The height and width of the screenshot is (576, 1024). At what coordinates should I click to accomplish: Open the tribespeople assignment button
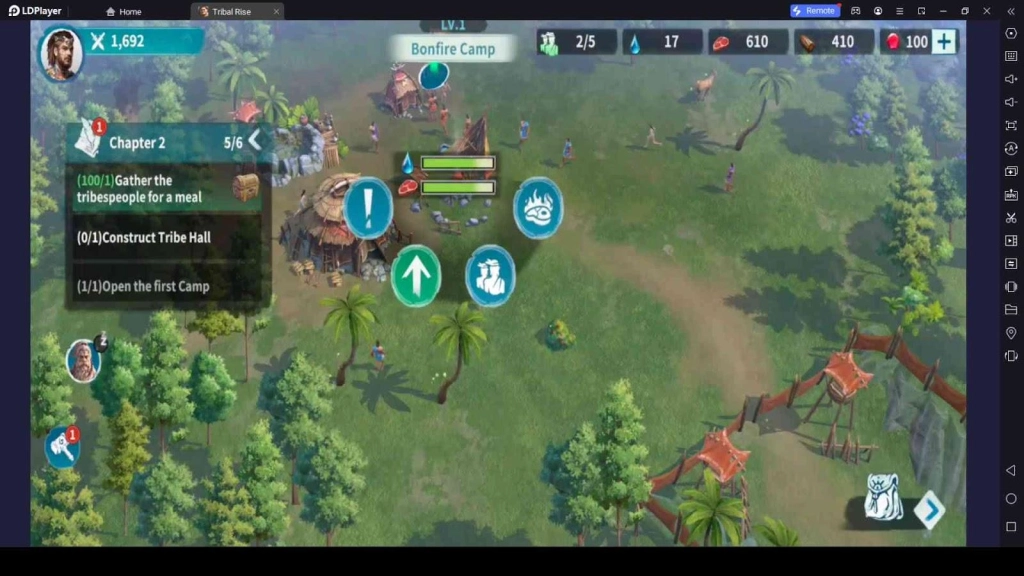pyautogui.click(x=490, y=275)
